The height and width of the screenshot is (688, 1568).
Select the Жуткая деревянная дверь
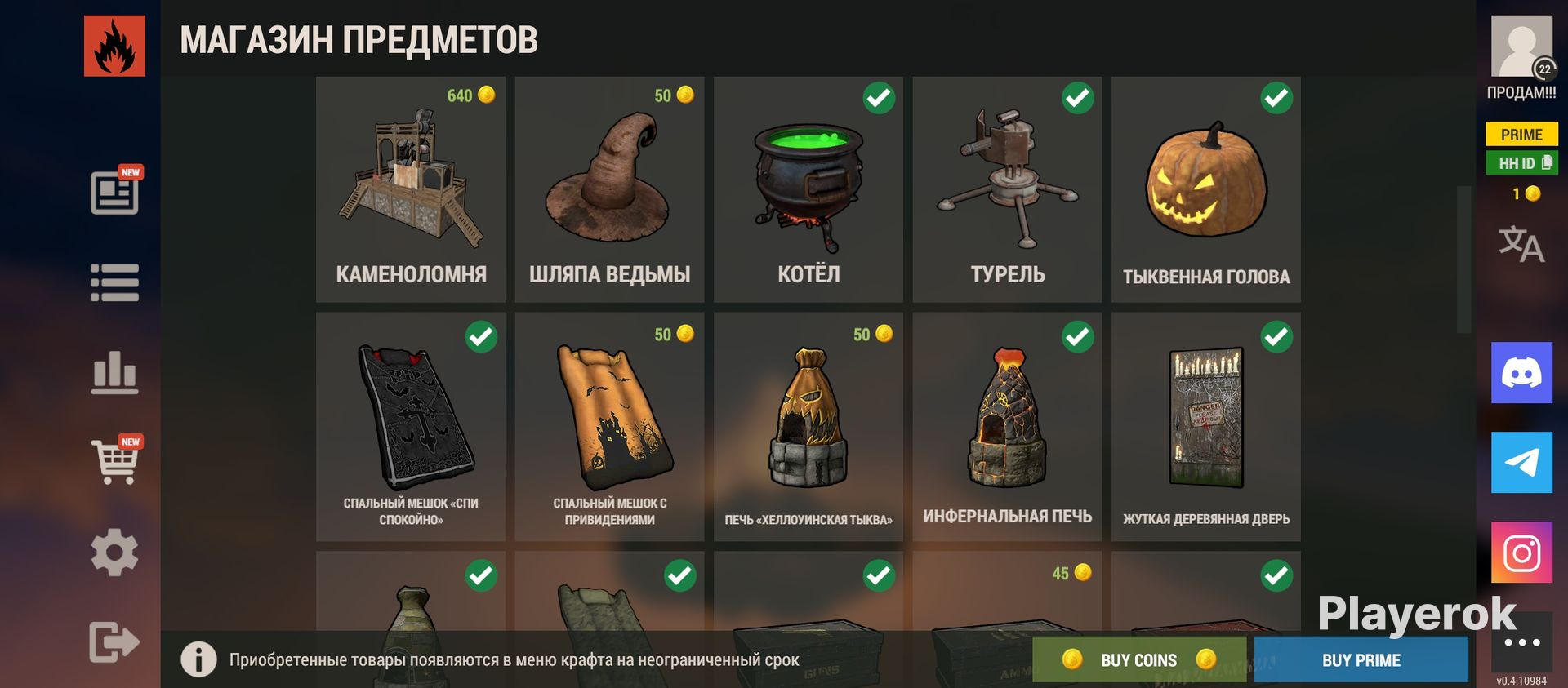coord(1206,426)
